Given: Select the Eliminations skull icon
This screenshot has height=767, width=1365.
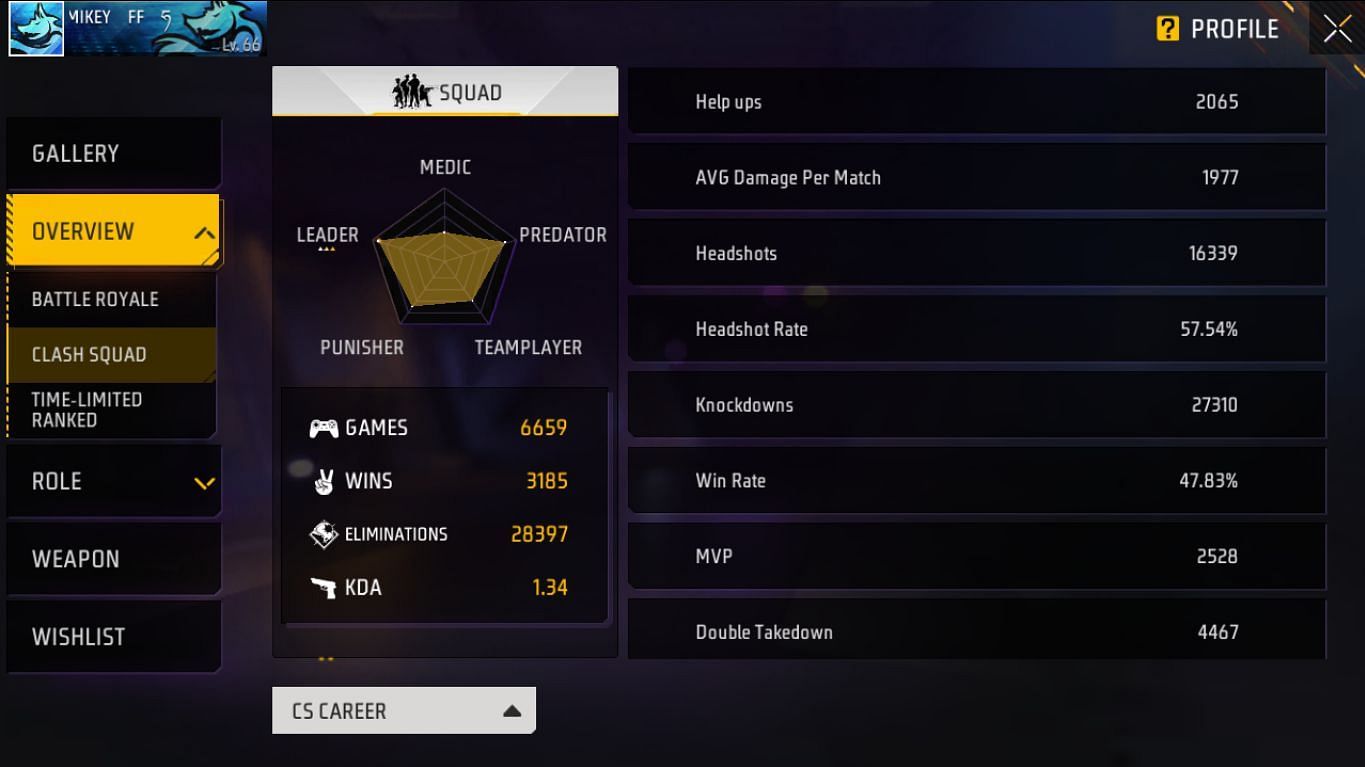Looking at the screenshot, I should pyautogui.click(x=323, y=533).
